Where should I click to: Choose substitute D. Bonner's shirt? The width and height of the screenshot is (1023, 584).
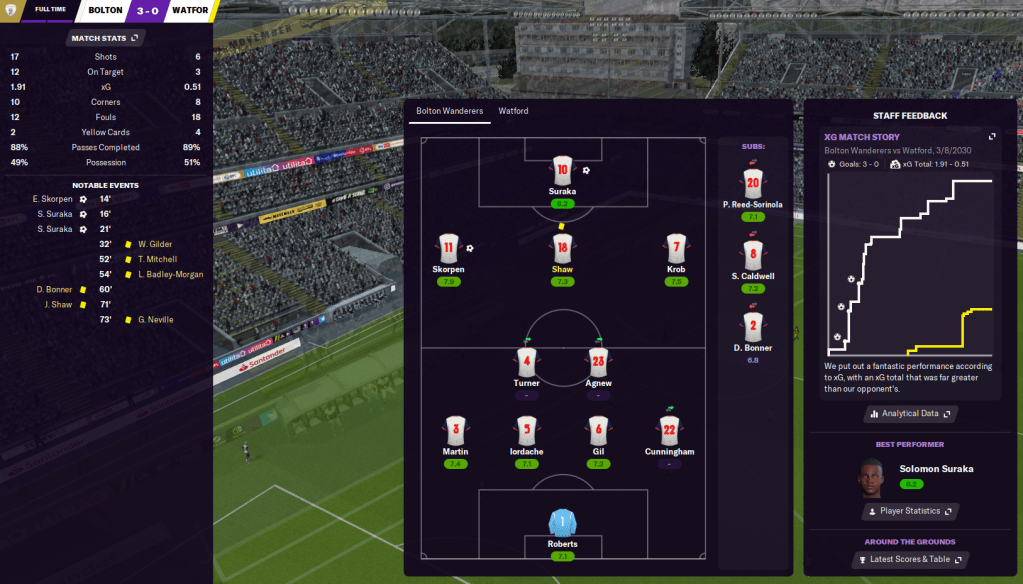tap(753, 326)
